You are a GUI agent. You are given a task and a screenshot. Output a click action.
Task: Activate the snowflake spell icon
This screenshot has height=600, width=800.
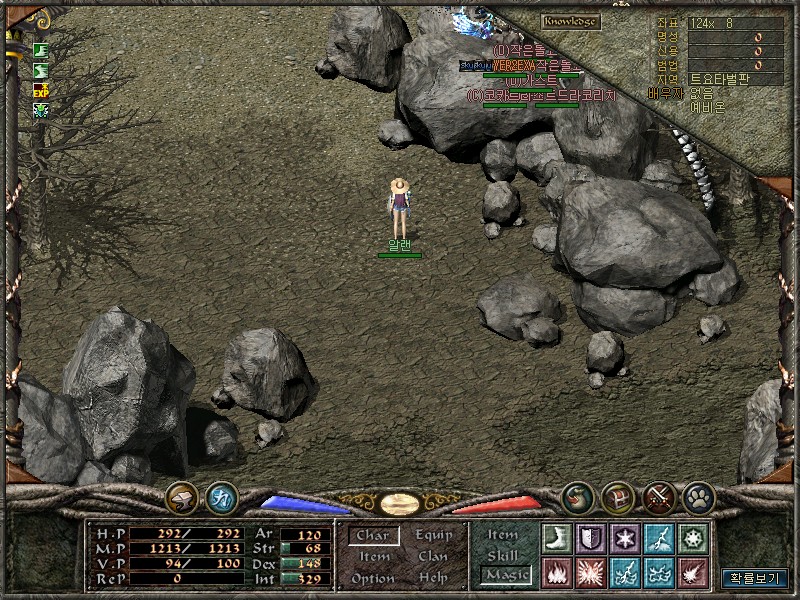tap(625, 538)
